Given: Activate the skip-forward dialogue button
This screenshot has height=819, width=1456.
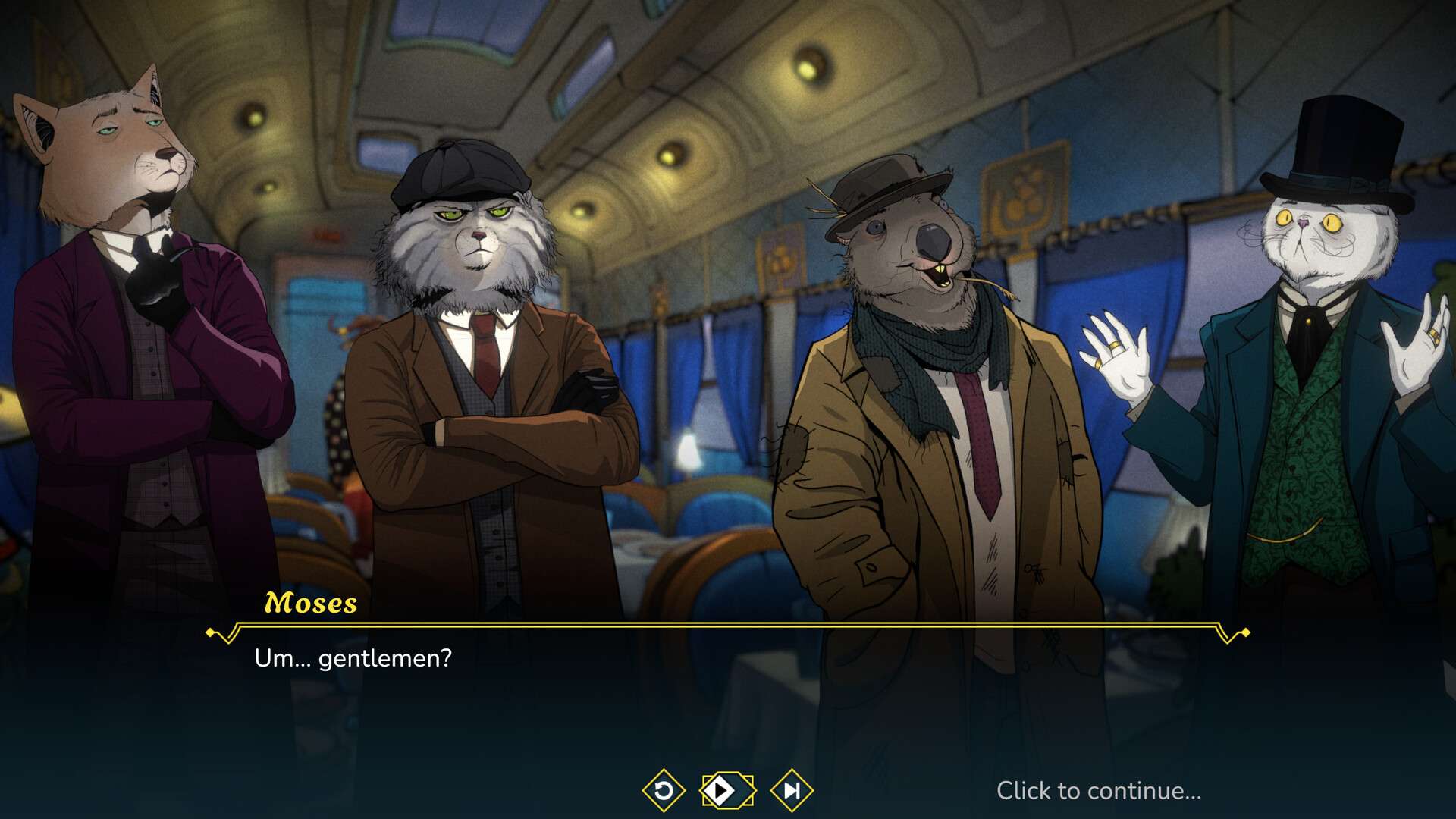Looking at the screenshot, I should (791, 791).
